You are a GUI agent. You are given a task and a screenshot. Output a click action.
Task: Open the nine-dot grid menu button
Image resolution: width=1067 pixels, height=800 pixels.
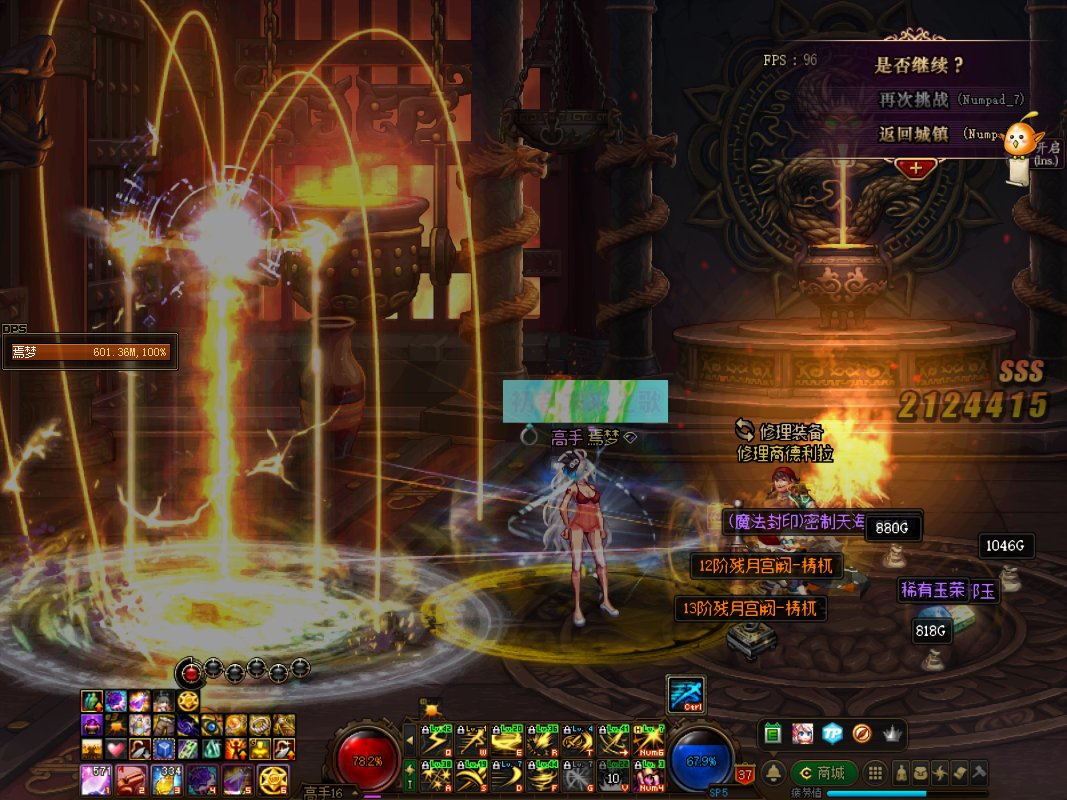(x=875, y=772)
